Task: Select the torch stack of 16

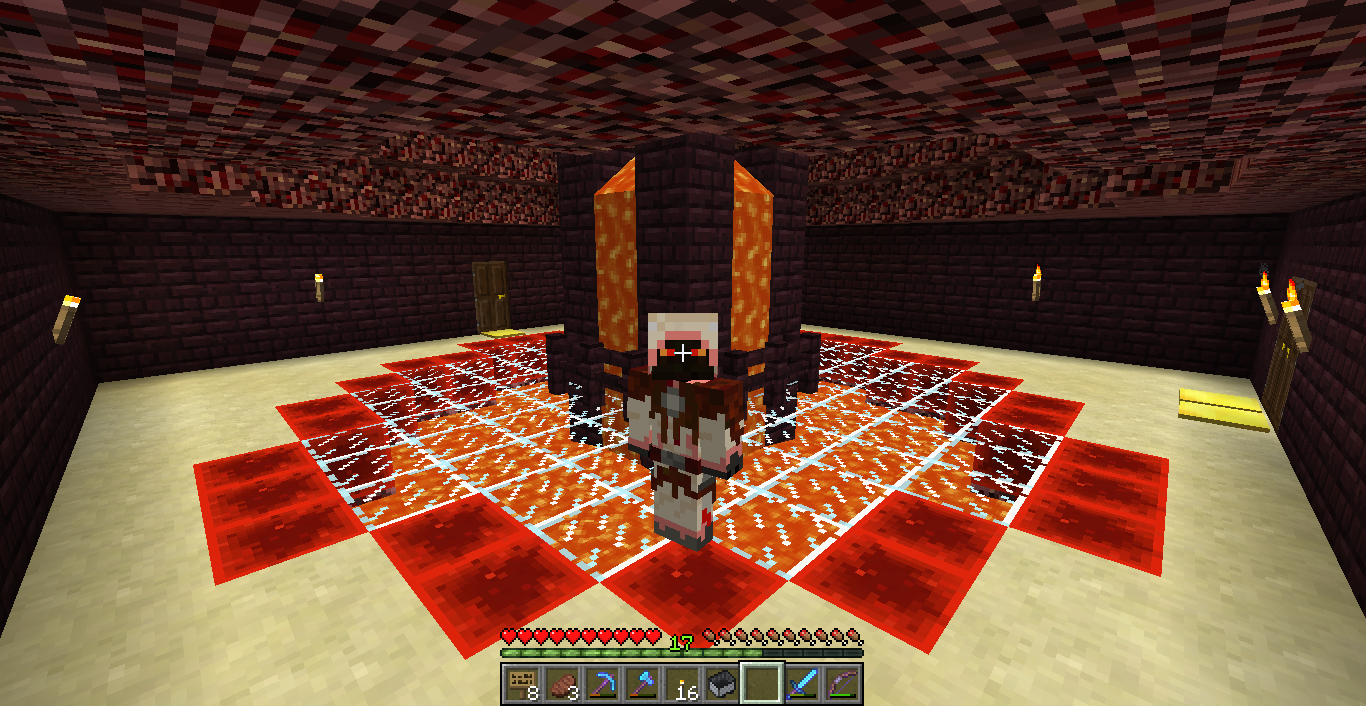Action: click(x=682, y=684)
